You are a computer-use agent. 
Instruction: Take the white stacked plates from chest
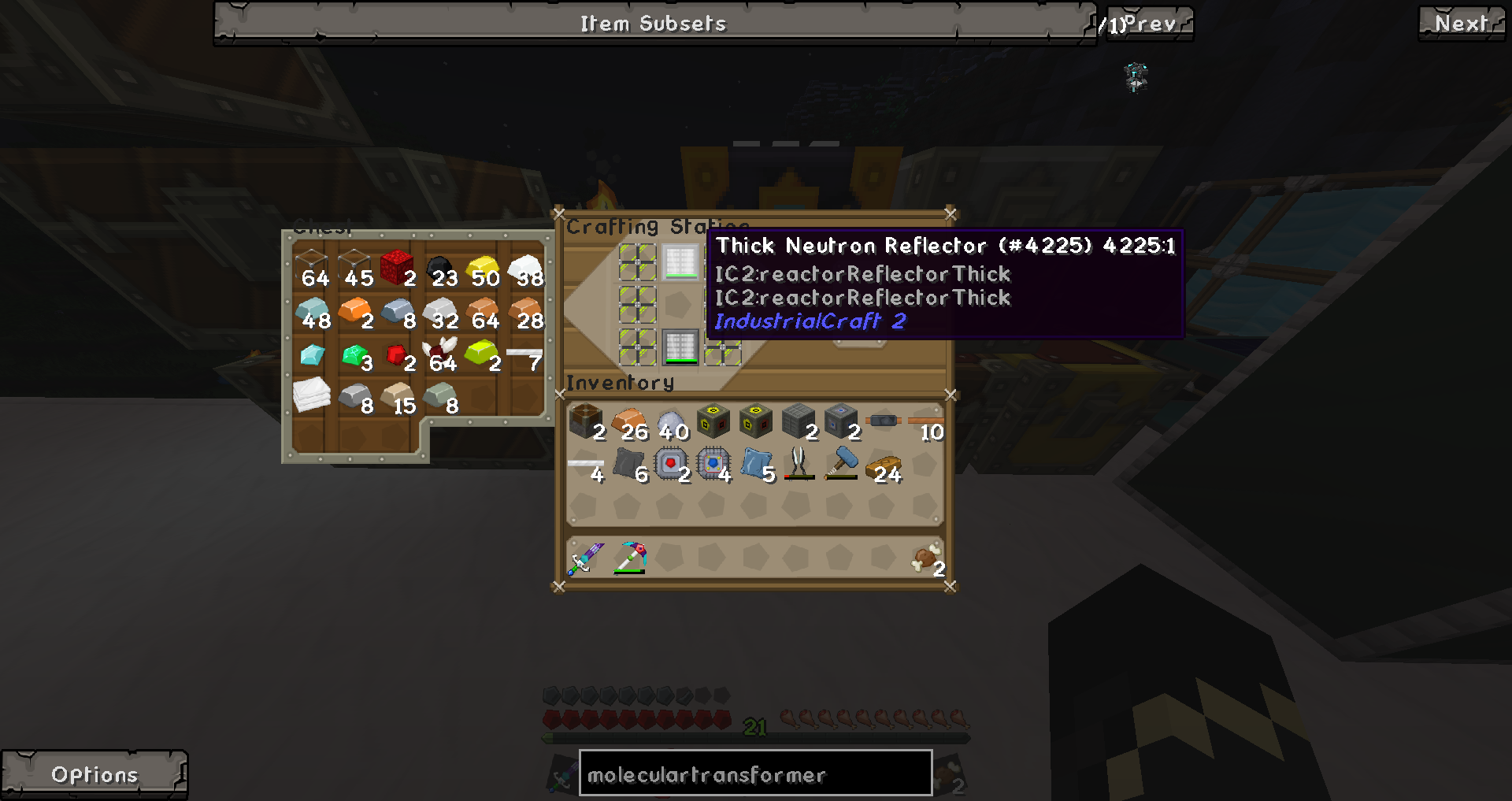[312, 394]
